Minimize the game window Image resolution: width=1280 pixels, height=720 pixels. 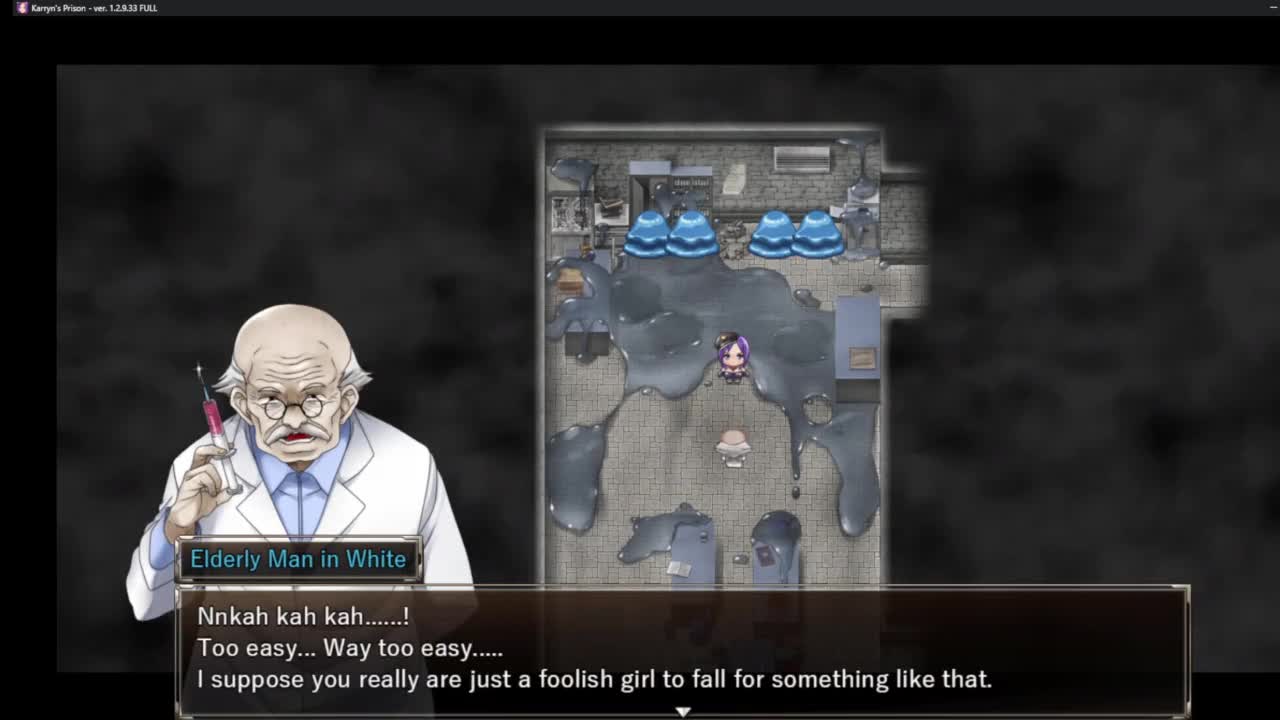tap(1273, 8)
